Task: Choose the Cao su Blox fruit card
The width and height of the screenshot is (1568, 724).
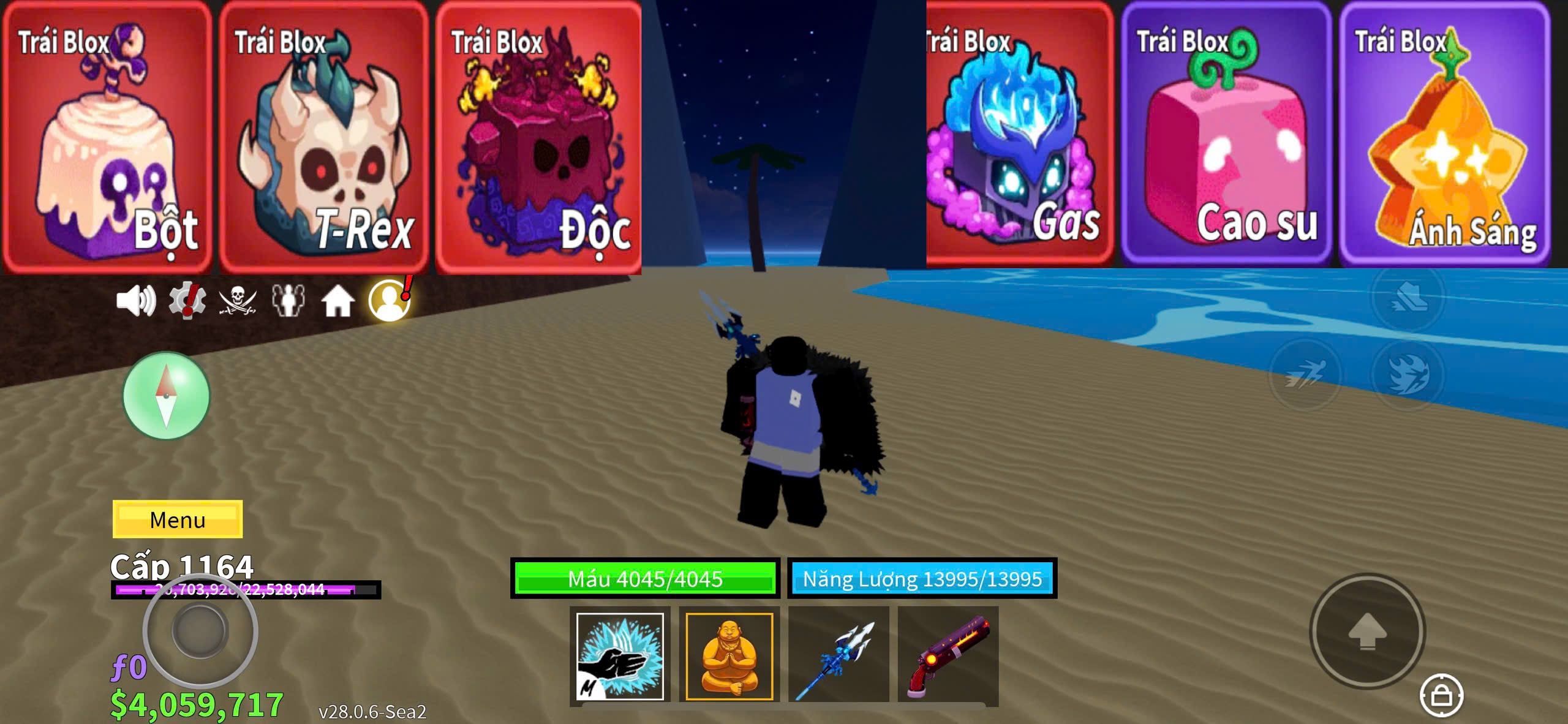Action: (x=1226, y=135)
